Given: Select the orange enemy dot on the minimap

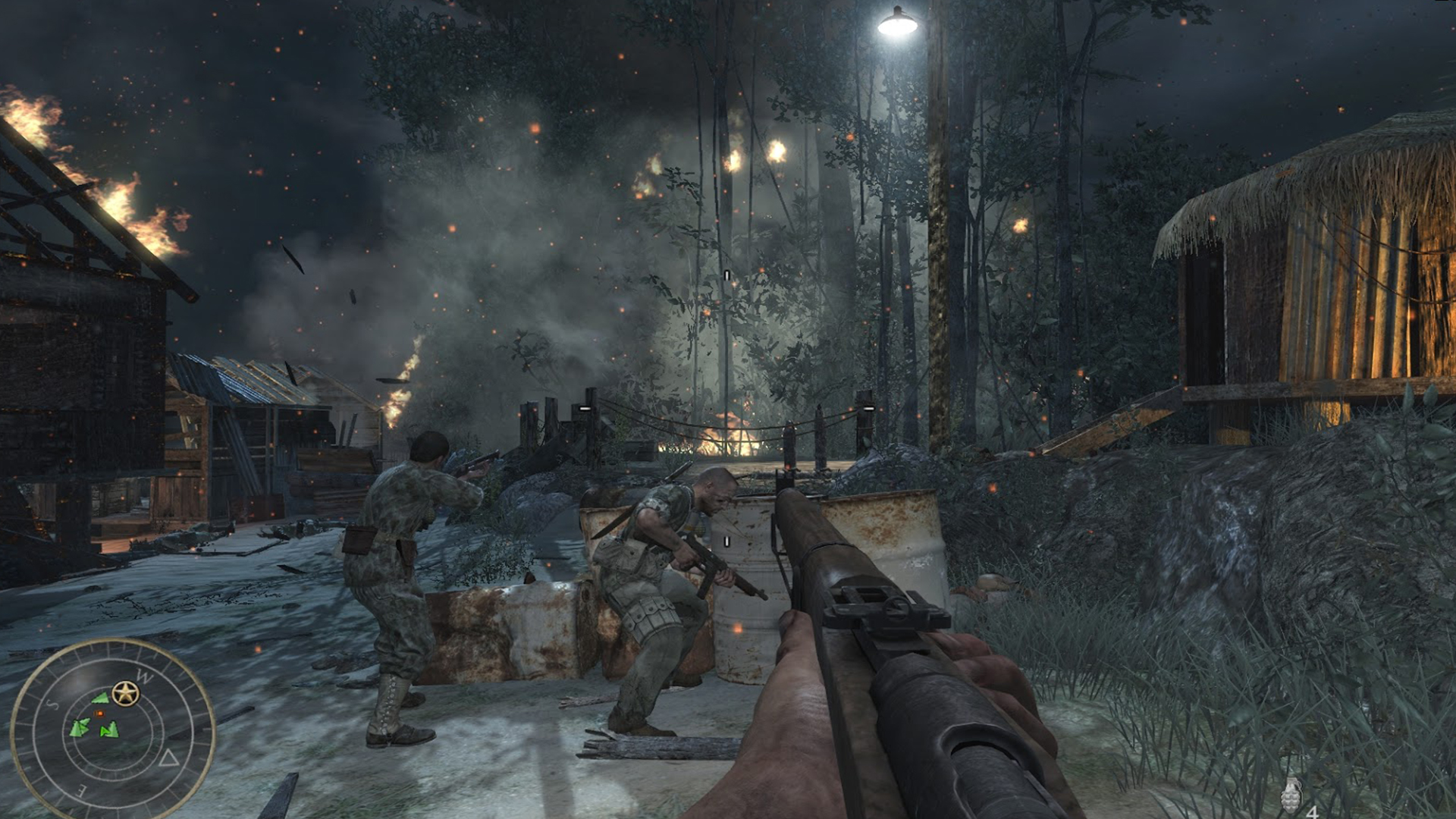Looking at the screenshot, I should 99,713.
